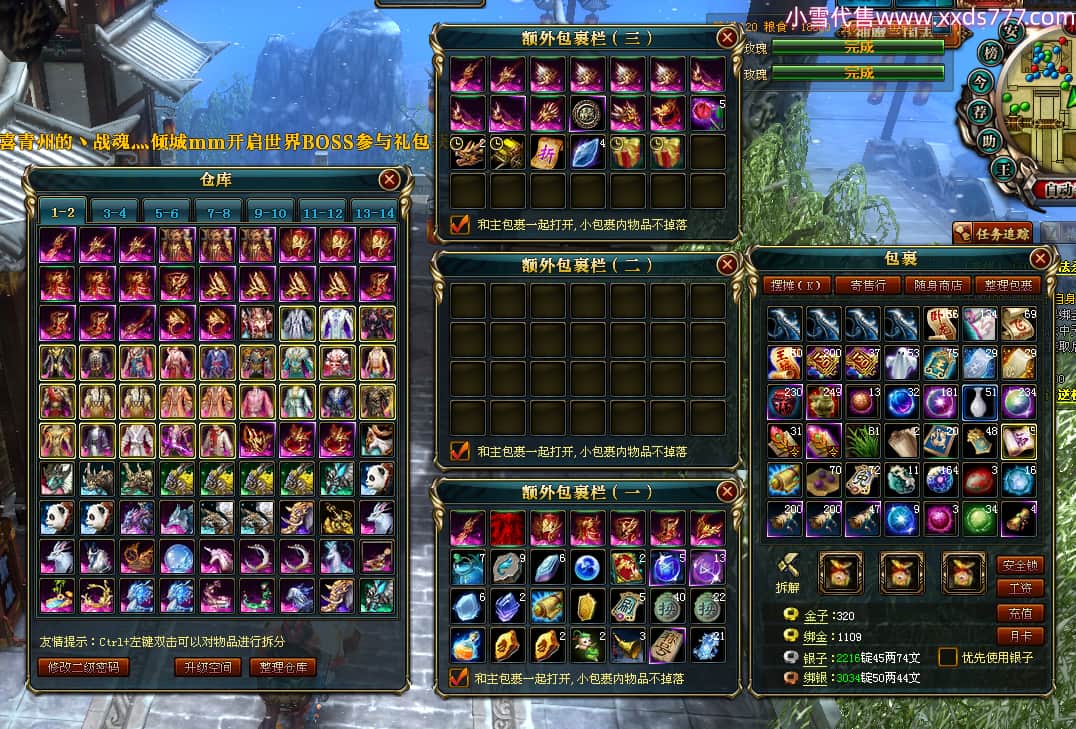Close 额外包裹栏（二） panel
The image size is (1076, 729).
[727, 264]
